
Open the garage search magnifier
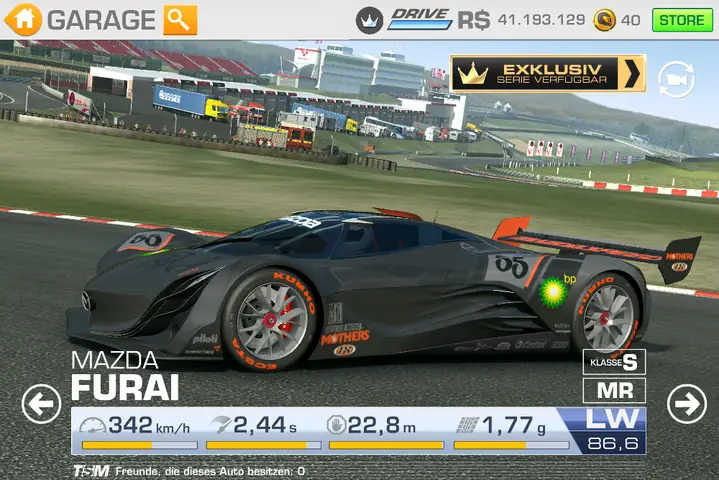coord(180,19)
